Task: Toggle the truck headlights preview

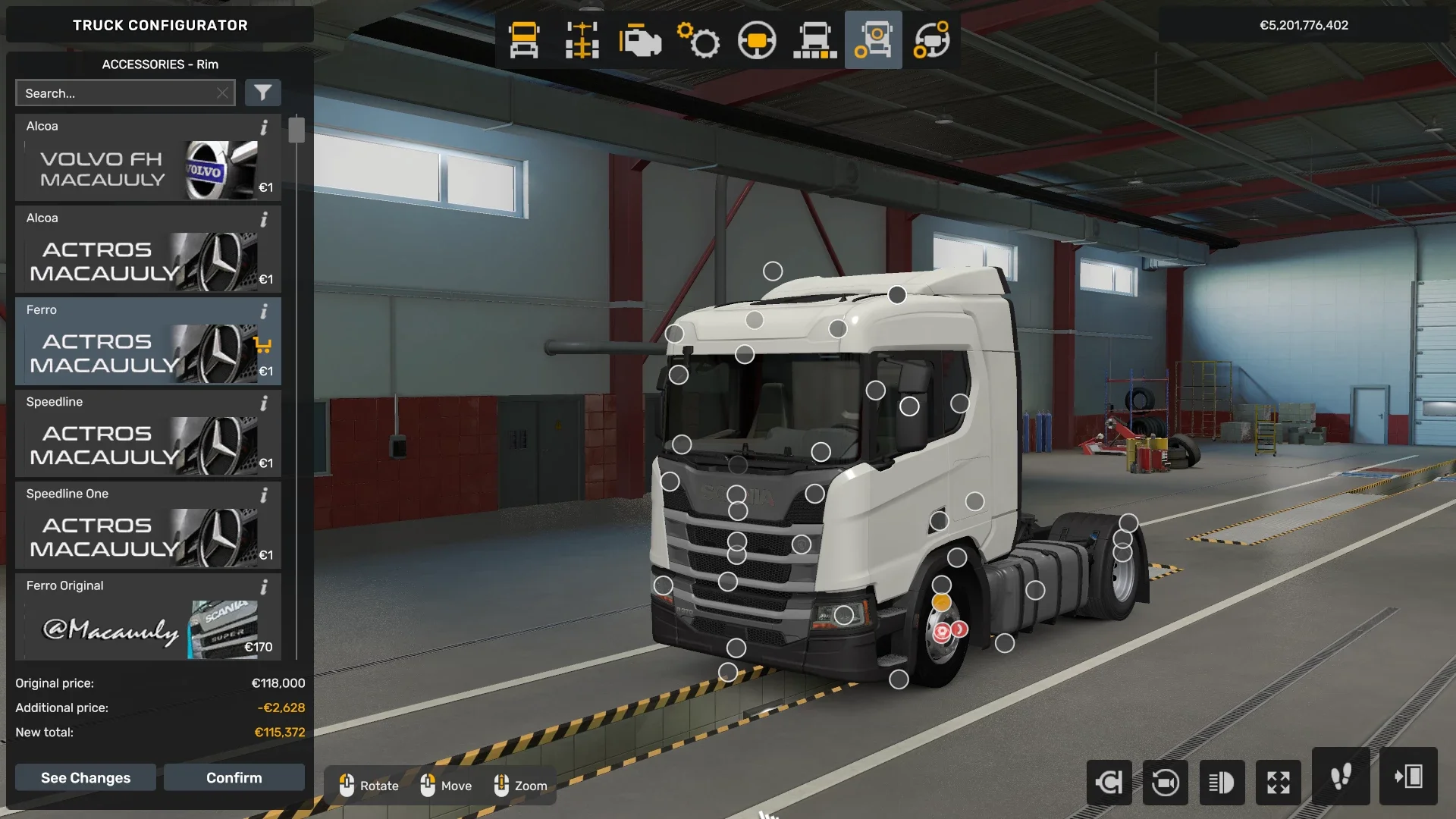Action: point(1222,783)
